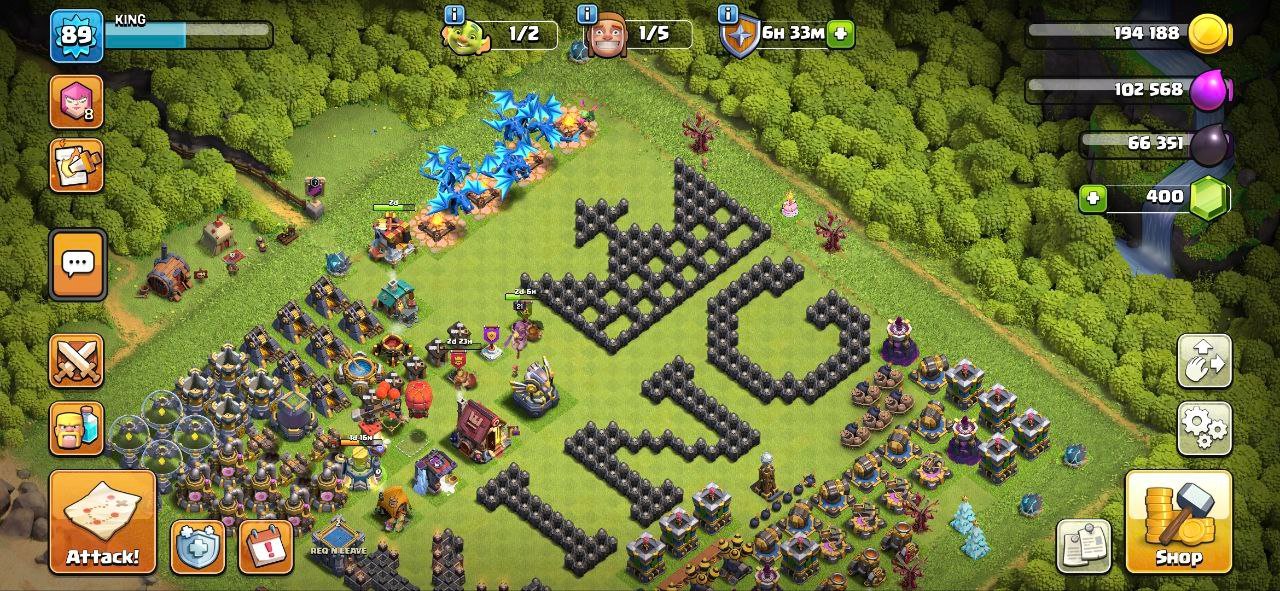This screenshot has width=1280, height=591.
Task: Open the calendar events button
Action: click(x=266, y=546)
